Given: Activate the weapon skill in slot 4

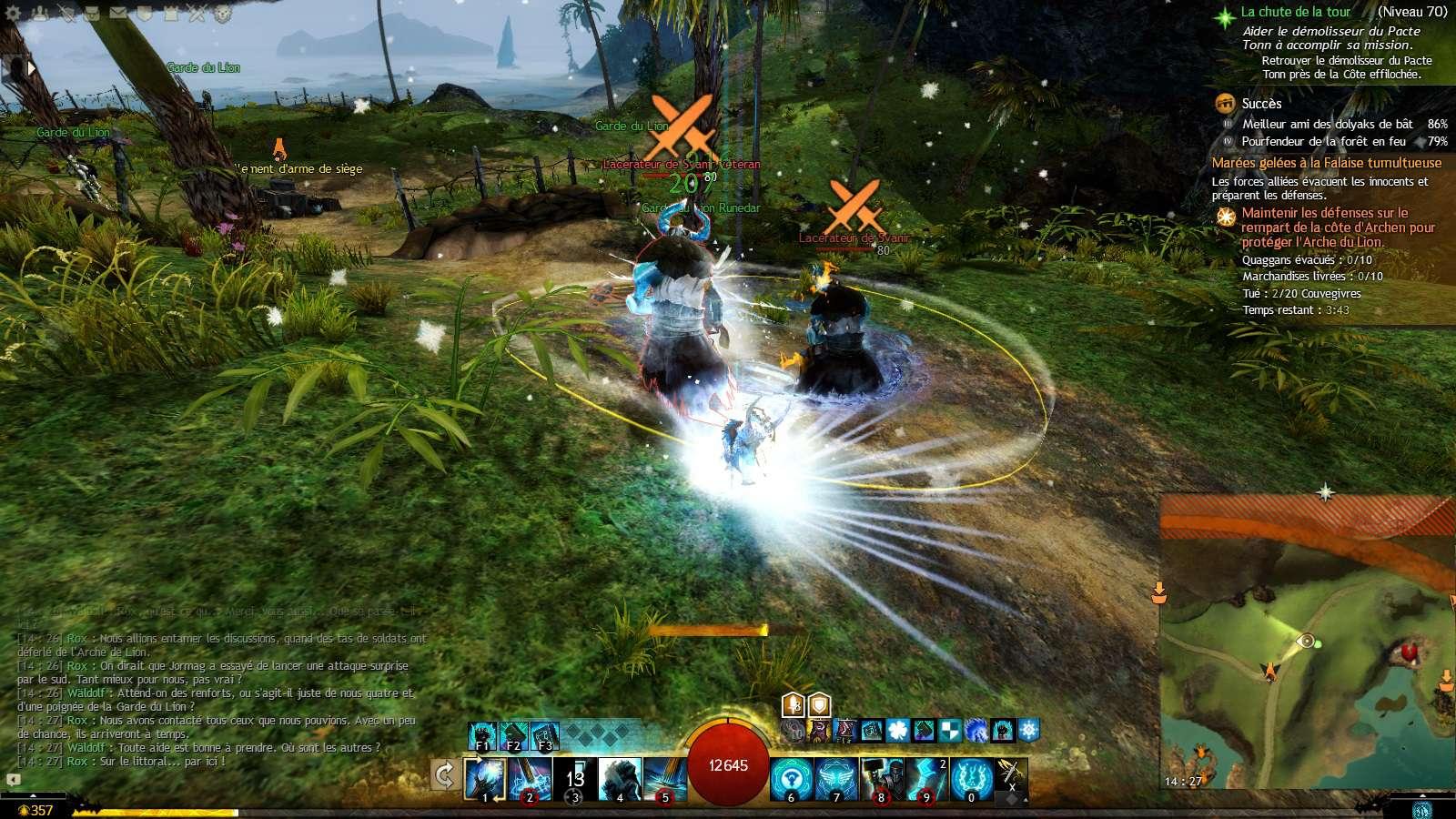Looking at the screenshot, I should 620,779.
